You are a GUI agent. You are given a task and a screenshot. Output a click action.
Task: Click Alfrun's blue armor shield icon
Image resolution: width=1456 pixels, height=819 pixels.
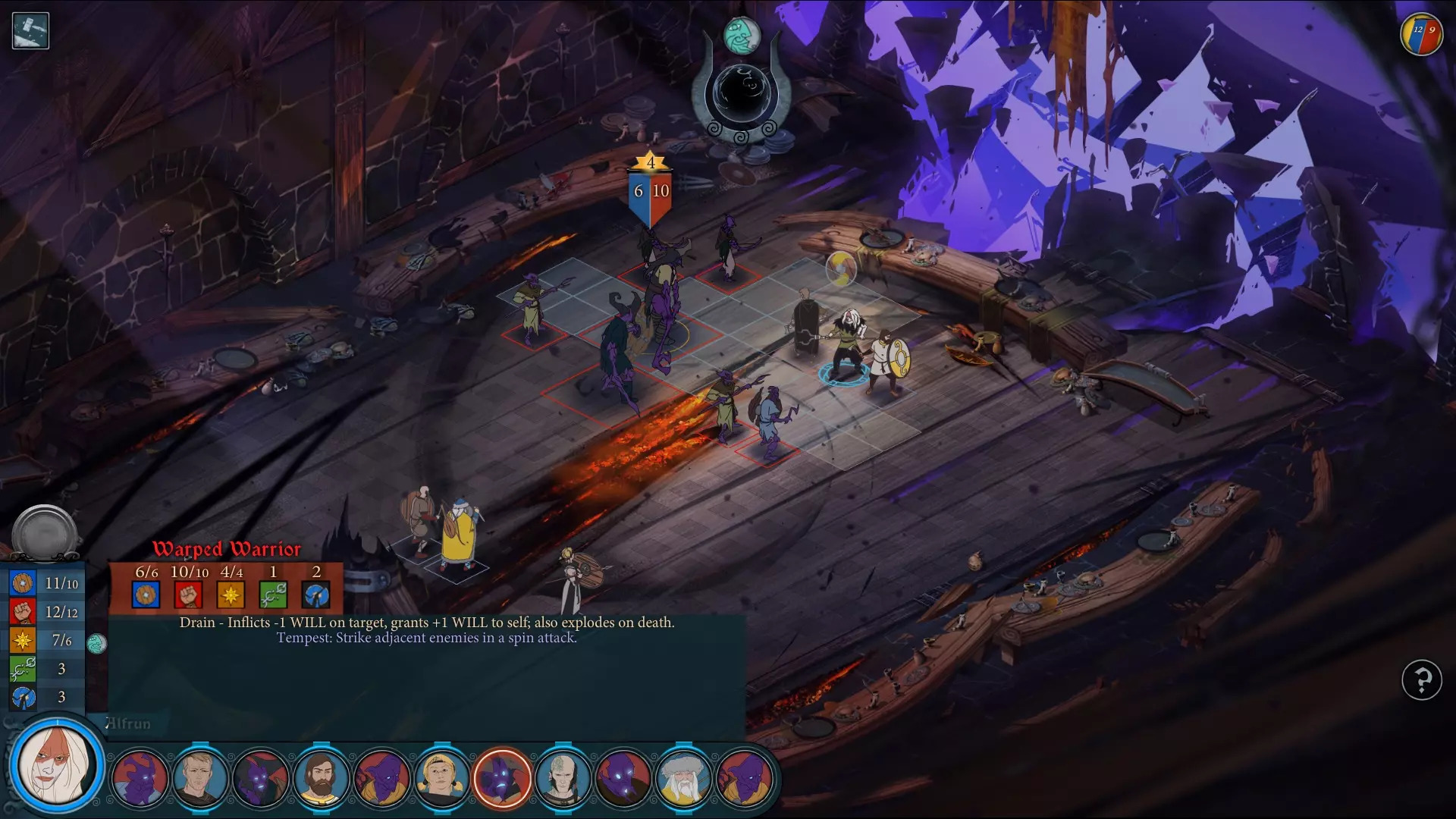[x=23, y=583]
